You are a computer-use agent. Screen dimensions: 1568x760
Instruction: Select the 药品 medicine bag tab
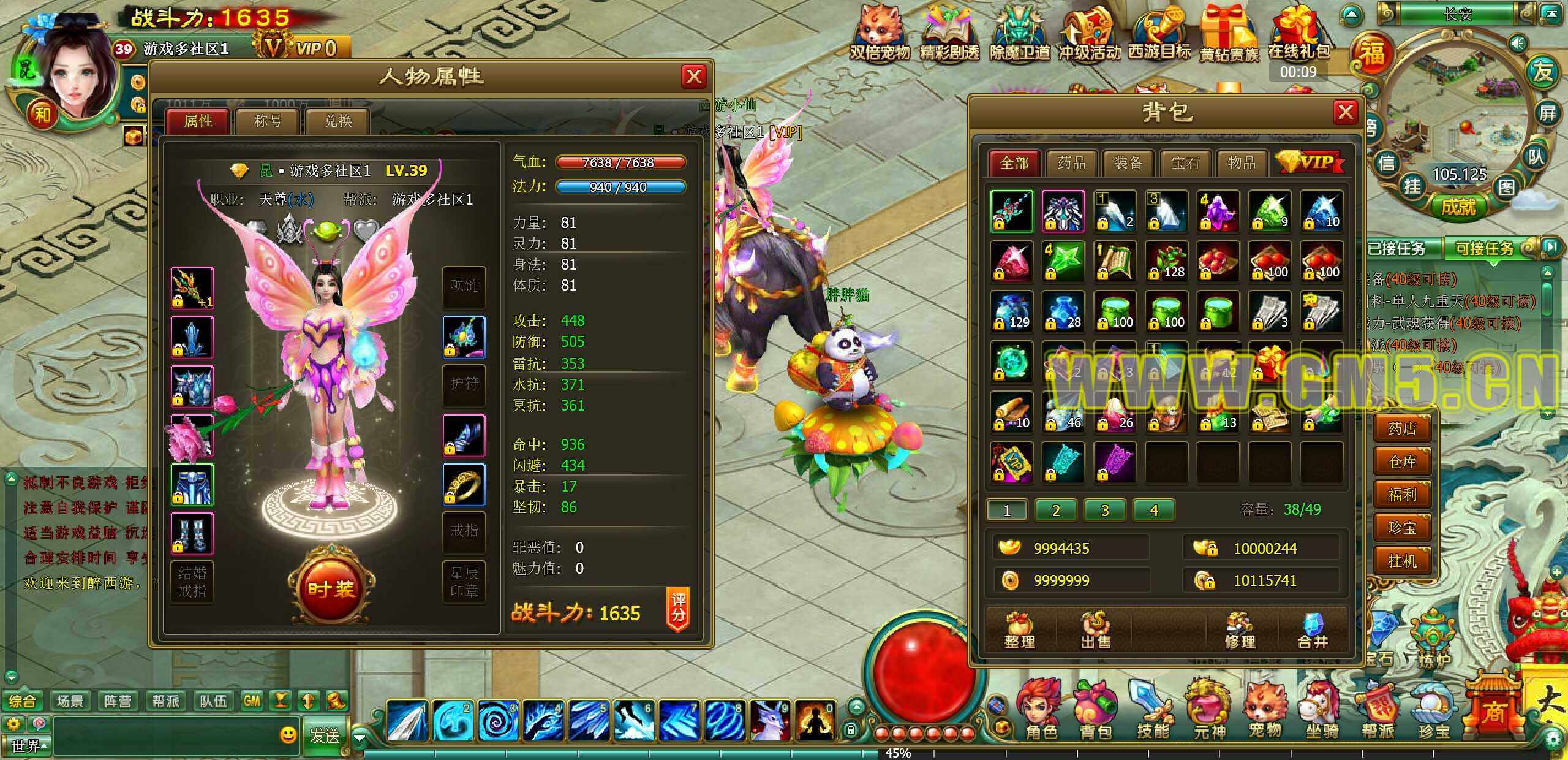click(x=1071, y=162)
